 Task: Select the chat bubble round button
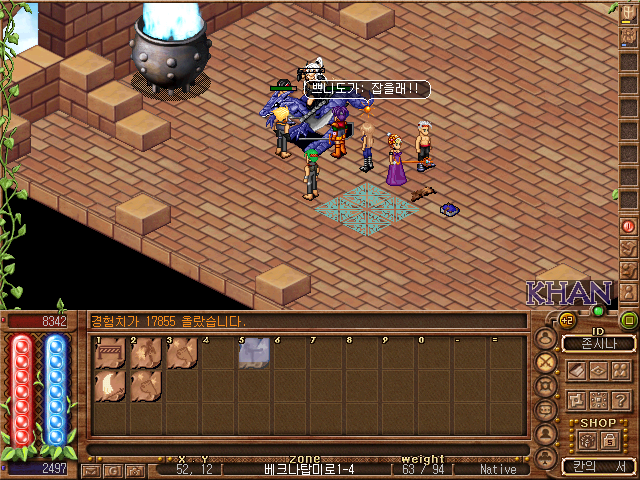(546, 410)
